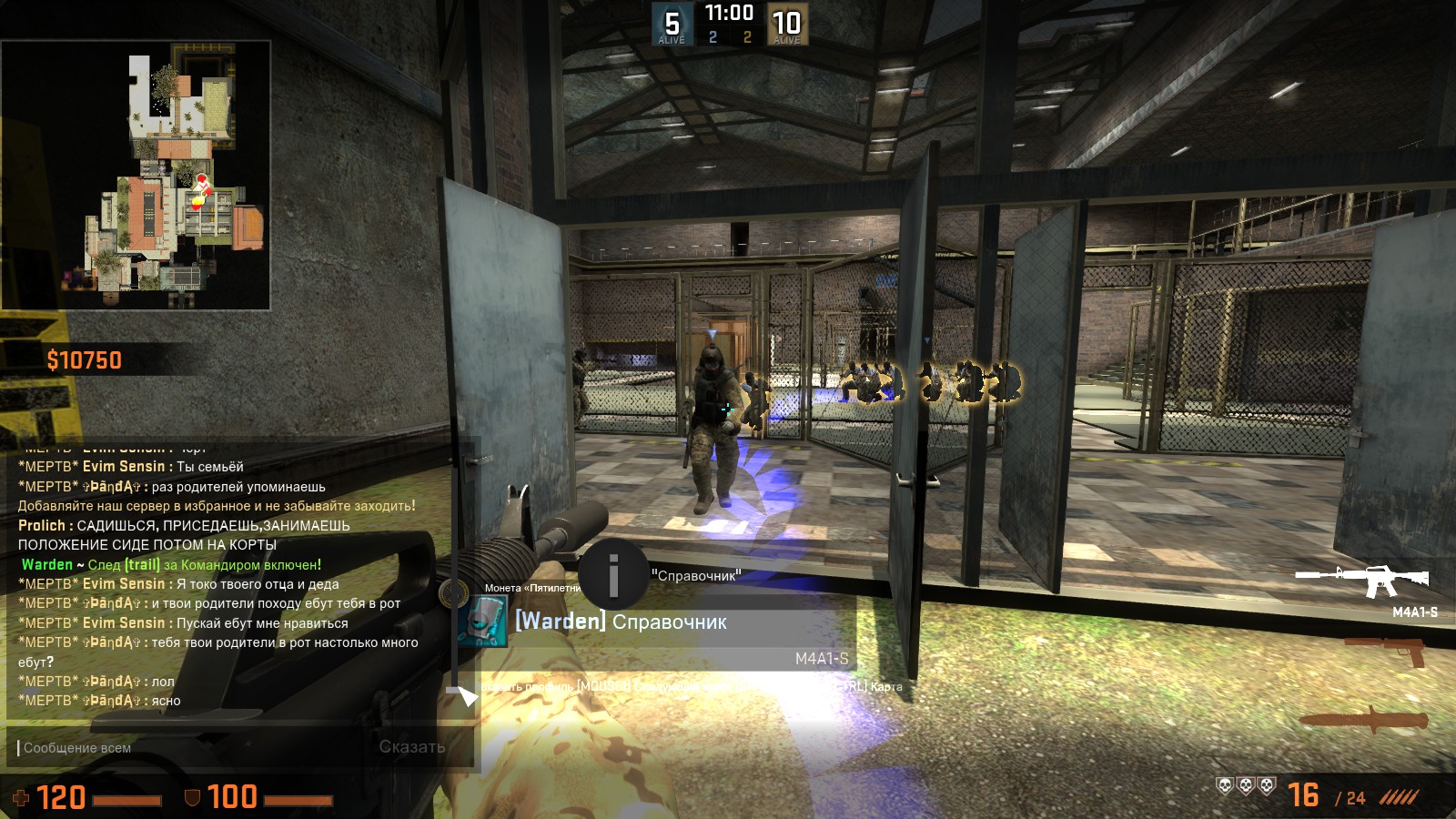Select the knife weapon icon
1456x819 pixels.
(x=1363, y=721)
